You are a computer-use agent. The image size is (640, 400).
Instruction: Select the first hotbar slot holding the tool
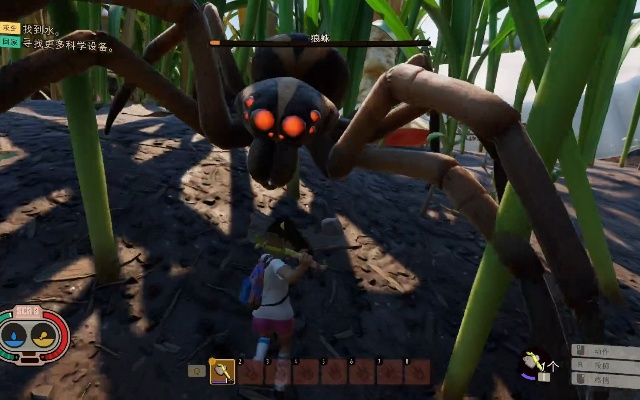222,372
